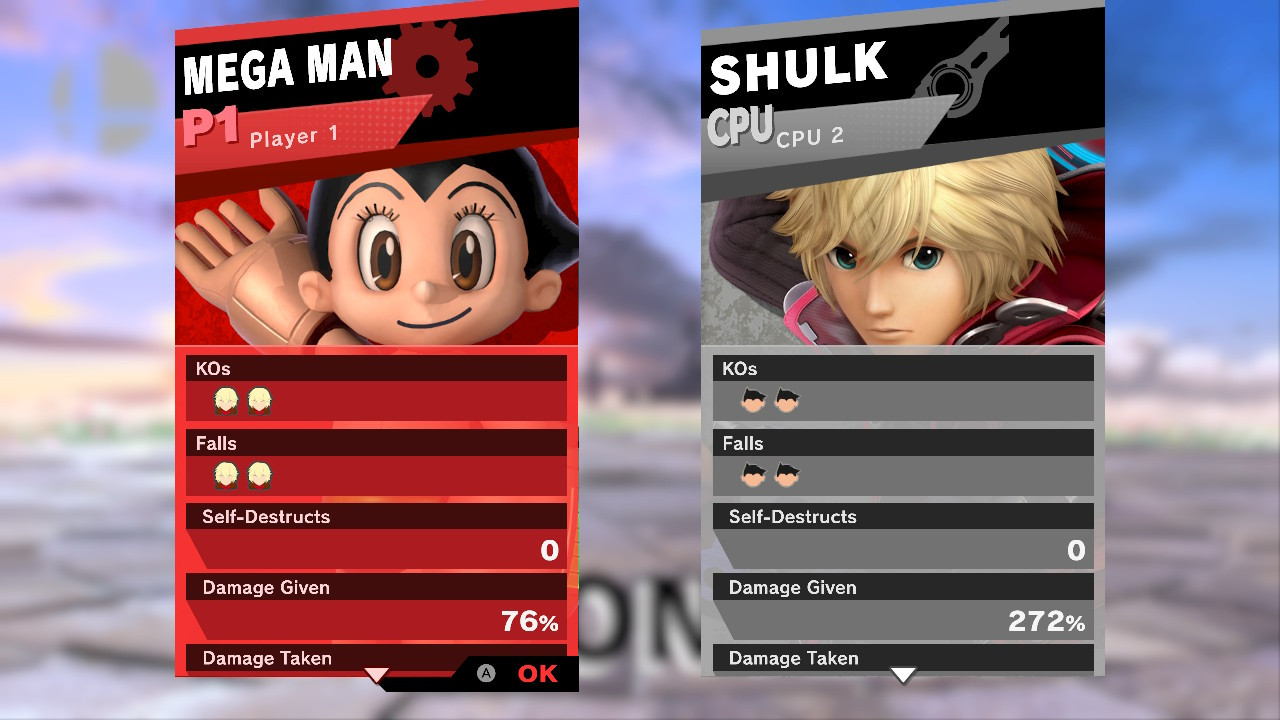The height and width of the screenshot is (720, 1280).
Task: Select the first Mega Man head in Shulk's KOs
Action: (752, 399)
